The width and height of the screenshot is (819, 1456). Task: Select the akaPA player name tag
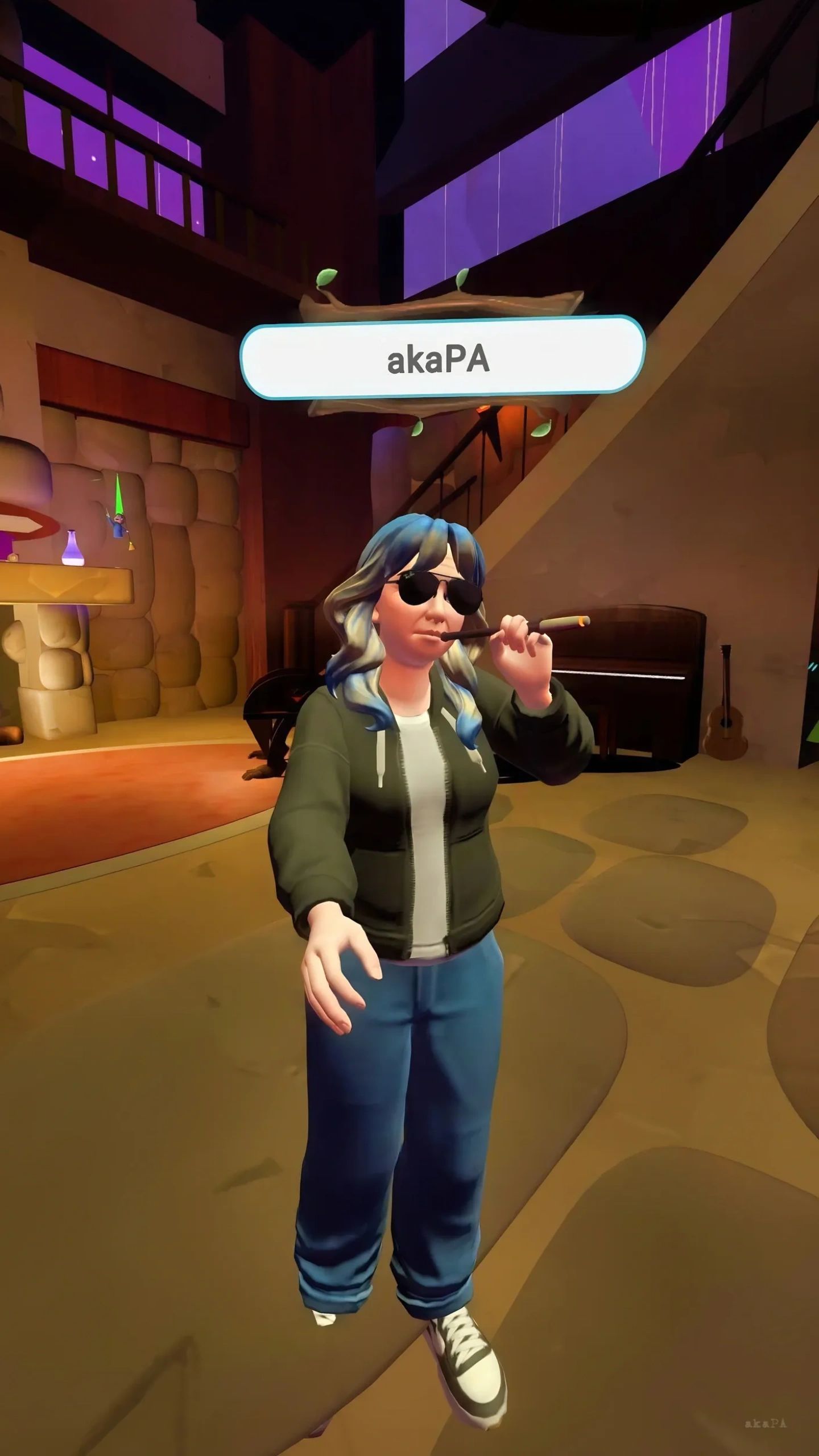[442, 358]
